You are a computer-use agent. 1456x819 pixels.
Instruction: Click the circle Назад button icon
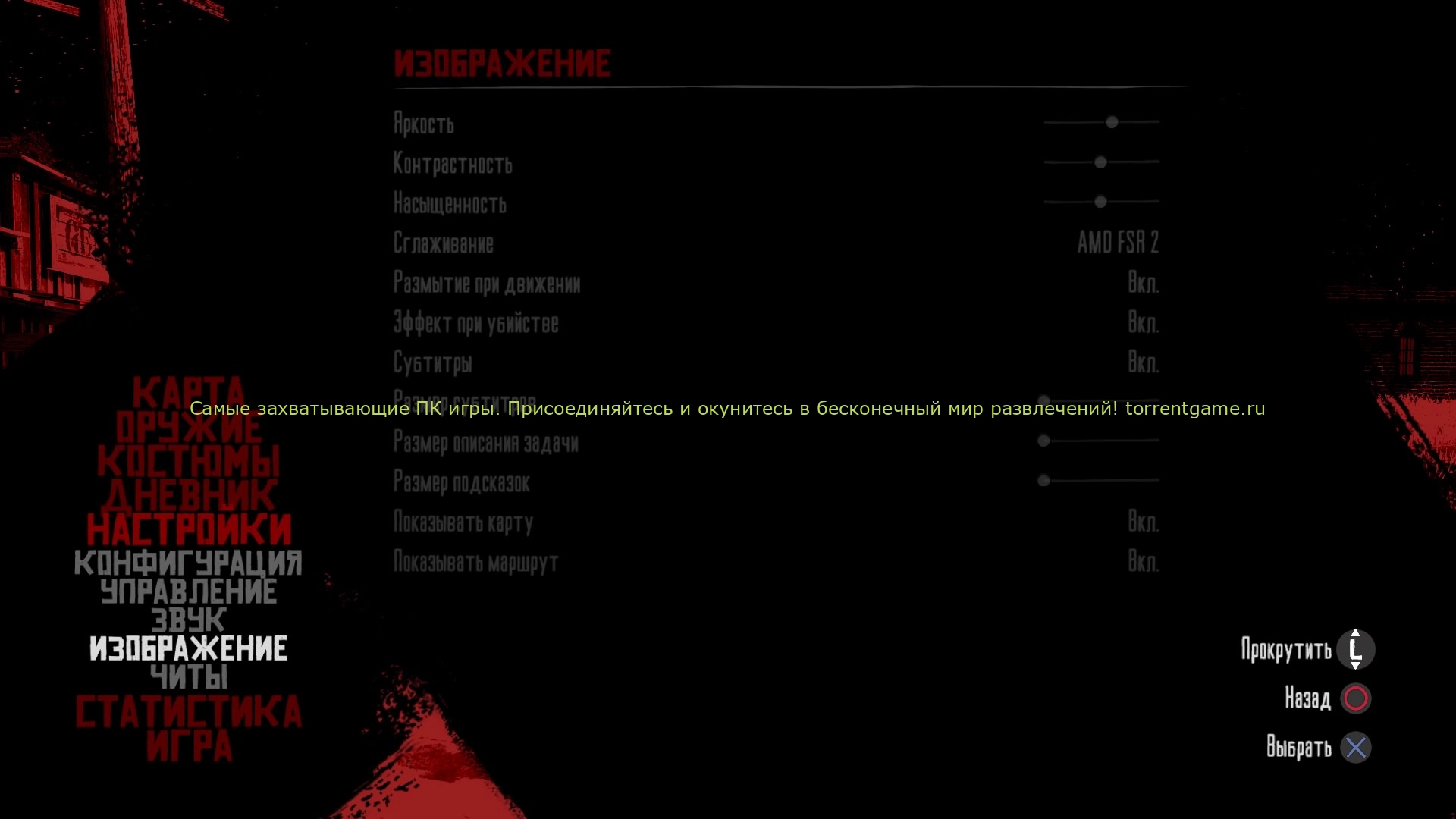click(1357, 698)
